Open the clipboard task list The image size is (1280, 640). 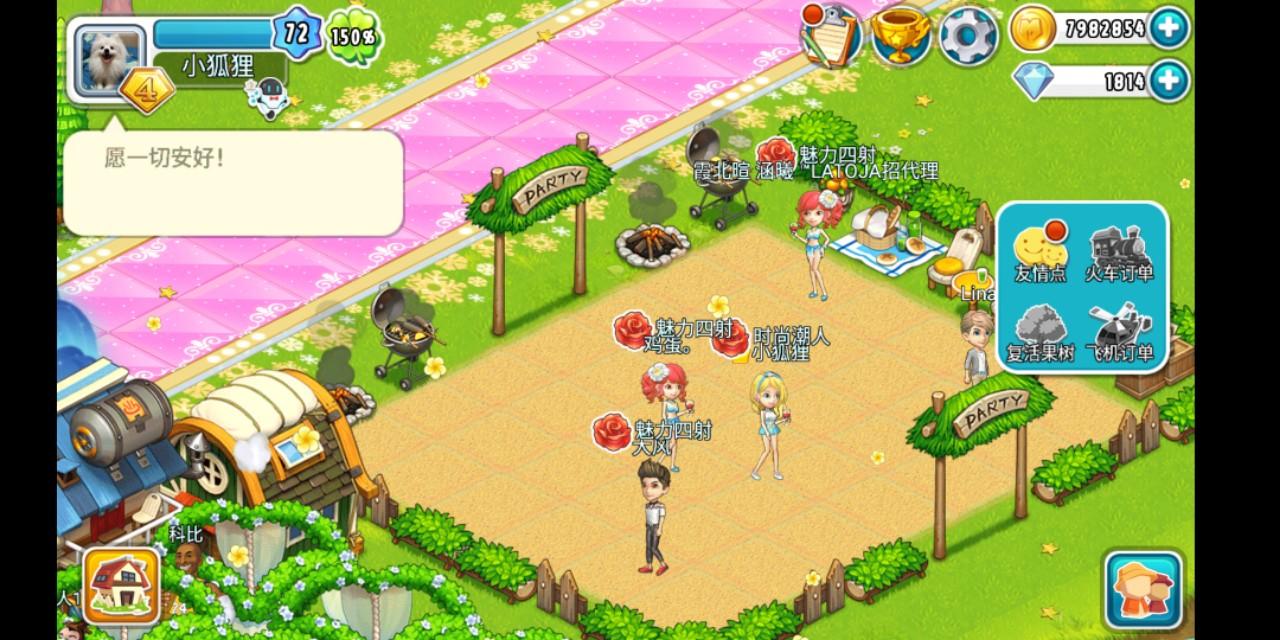[x=831, y=33]
